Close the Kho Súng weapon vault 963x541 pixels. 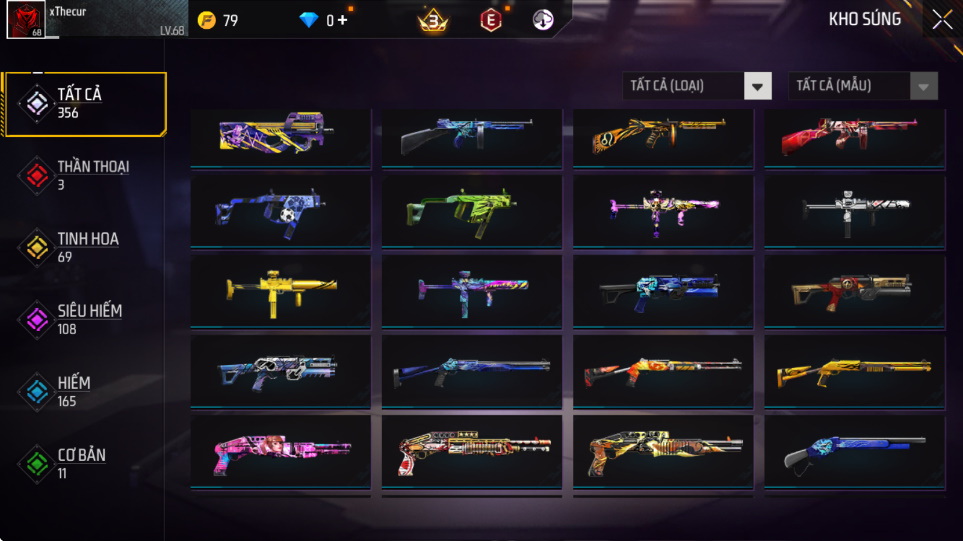coord(941,20)
